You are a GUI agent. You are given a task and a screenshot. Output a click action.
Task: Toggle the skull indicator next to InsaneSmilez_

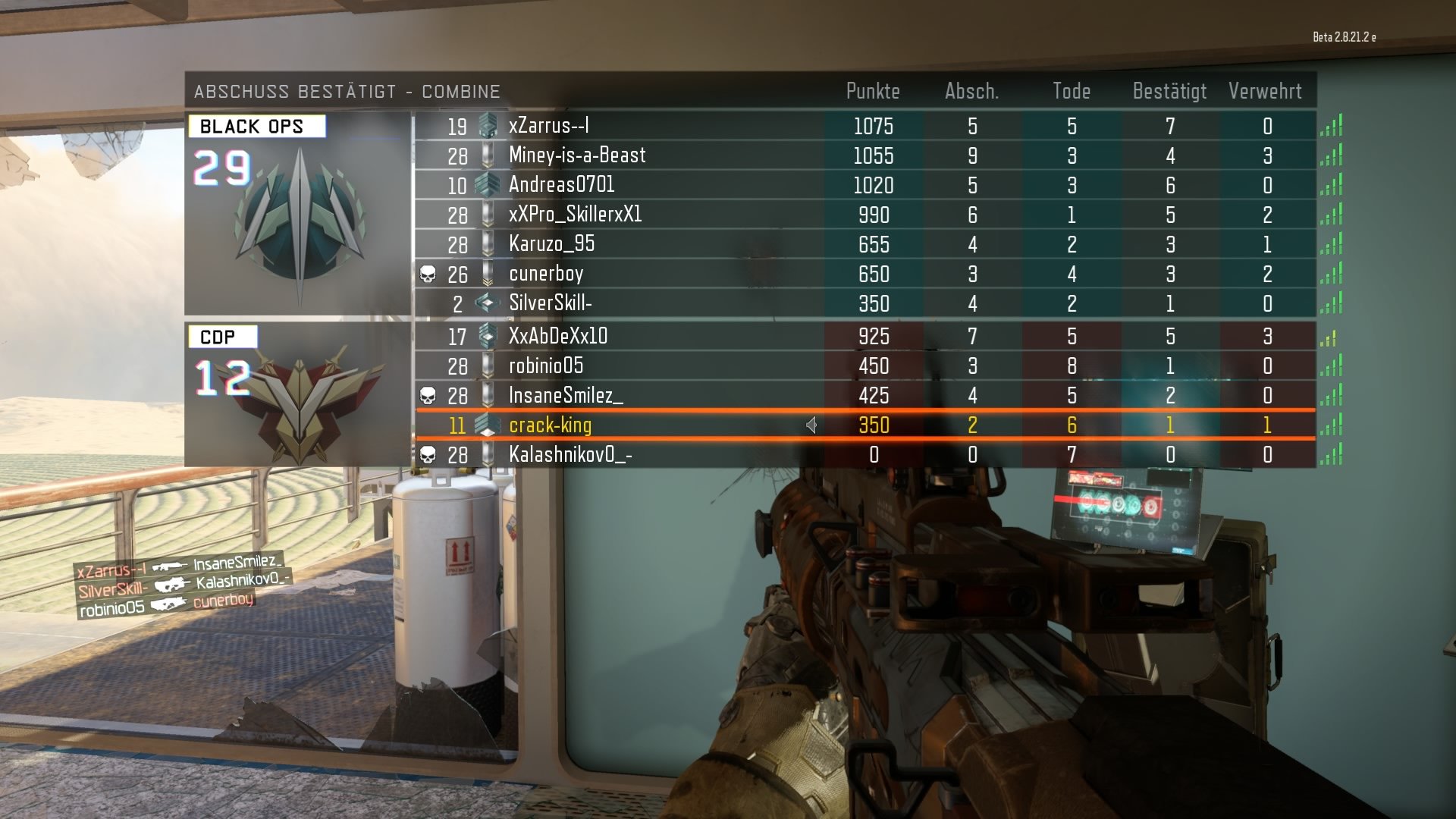[427, 395]
